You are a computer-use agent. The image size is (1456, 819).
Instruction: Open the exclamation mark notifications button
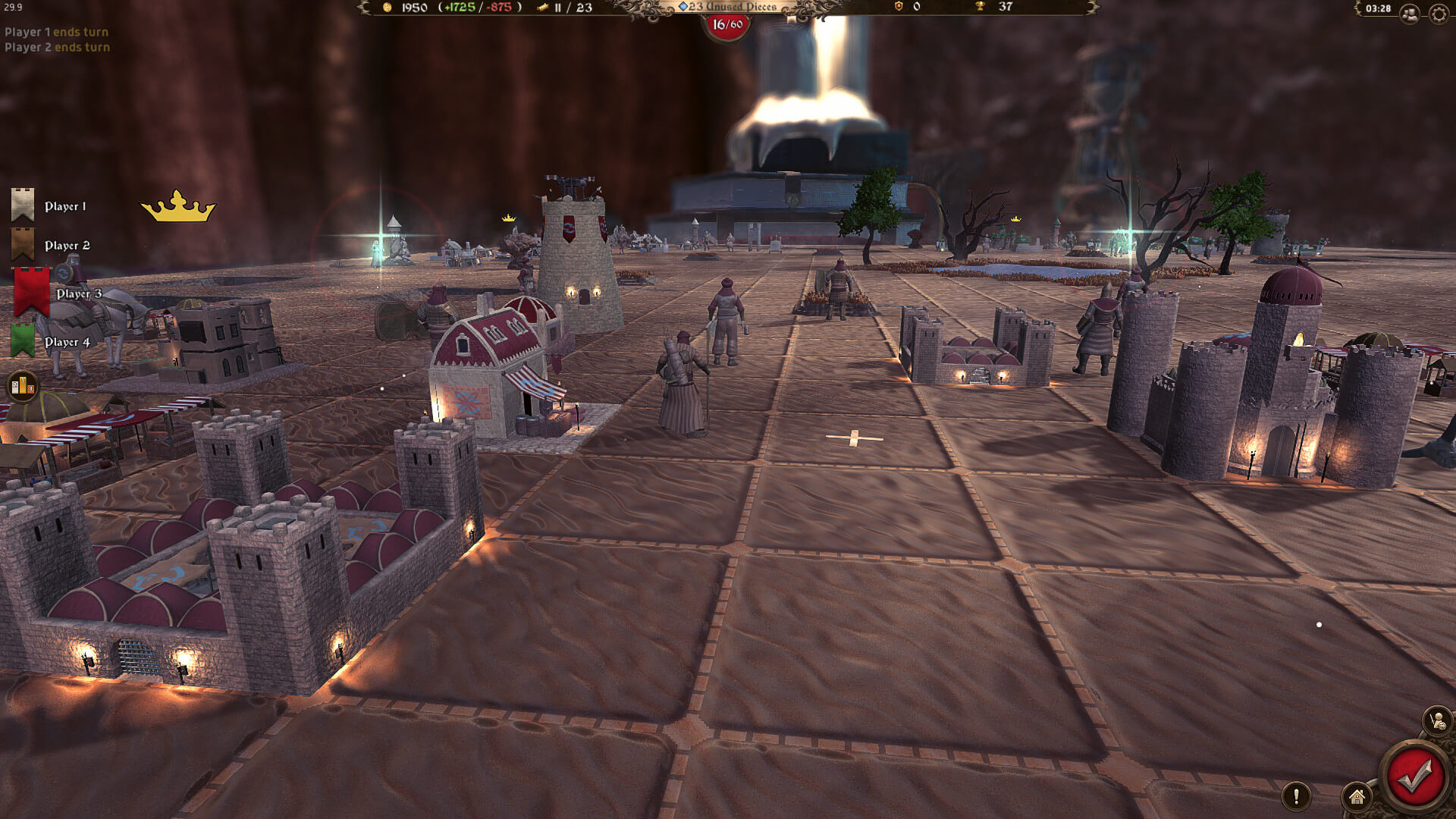click(x=1296, y=796)
